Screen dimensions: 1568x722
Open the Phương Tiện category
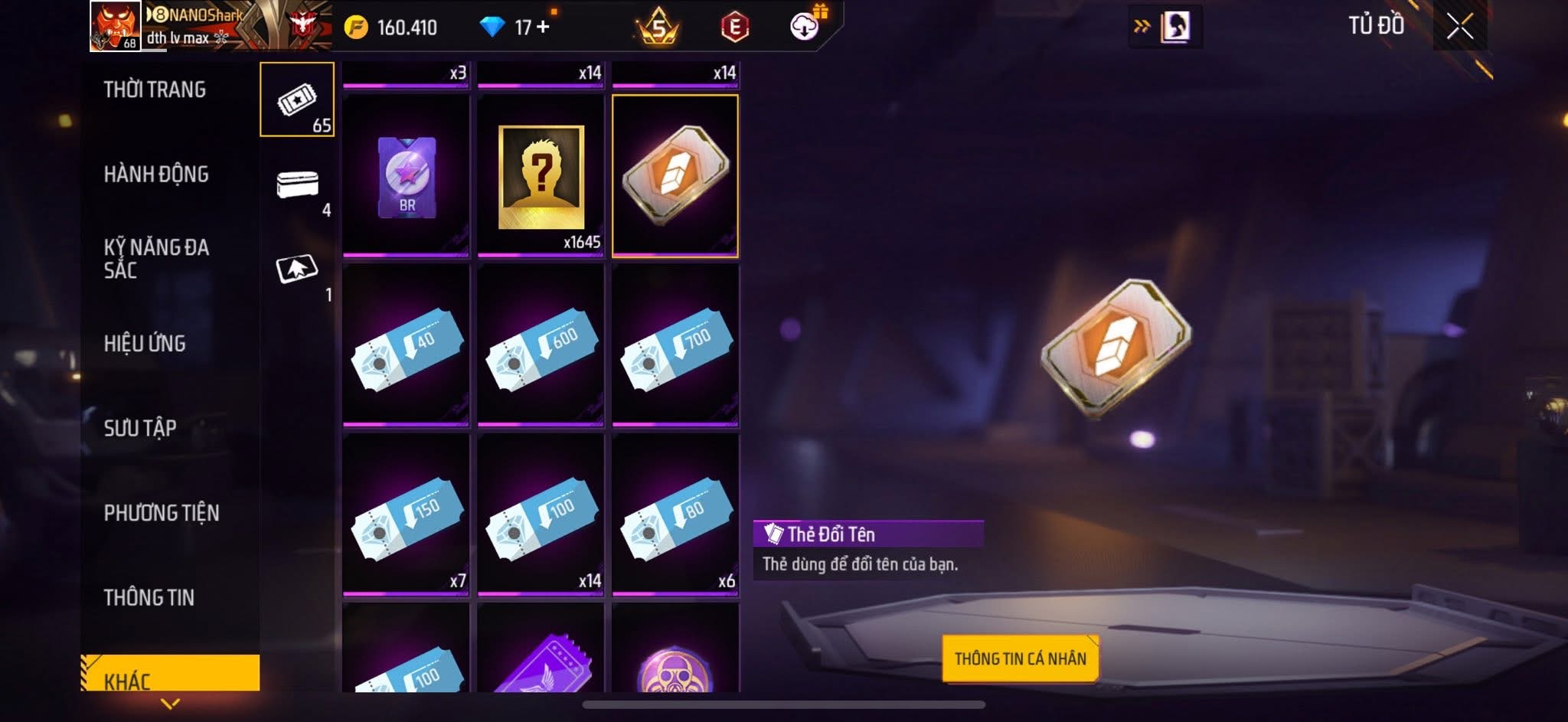click(162, 513)
